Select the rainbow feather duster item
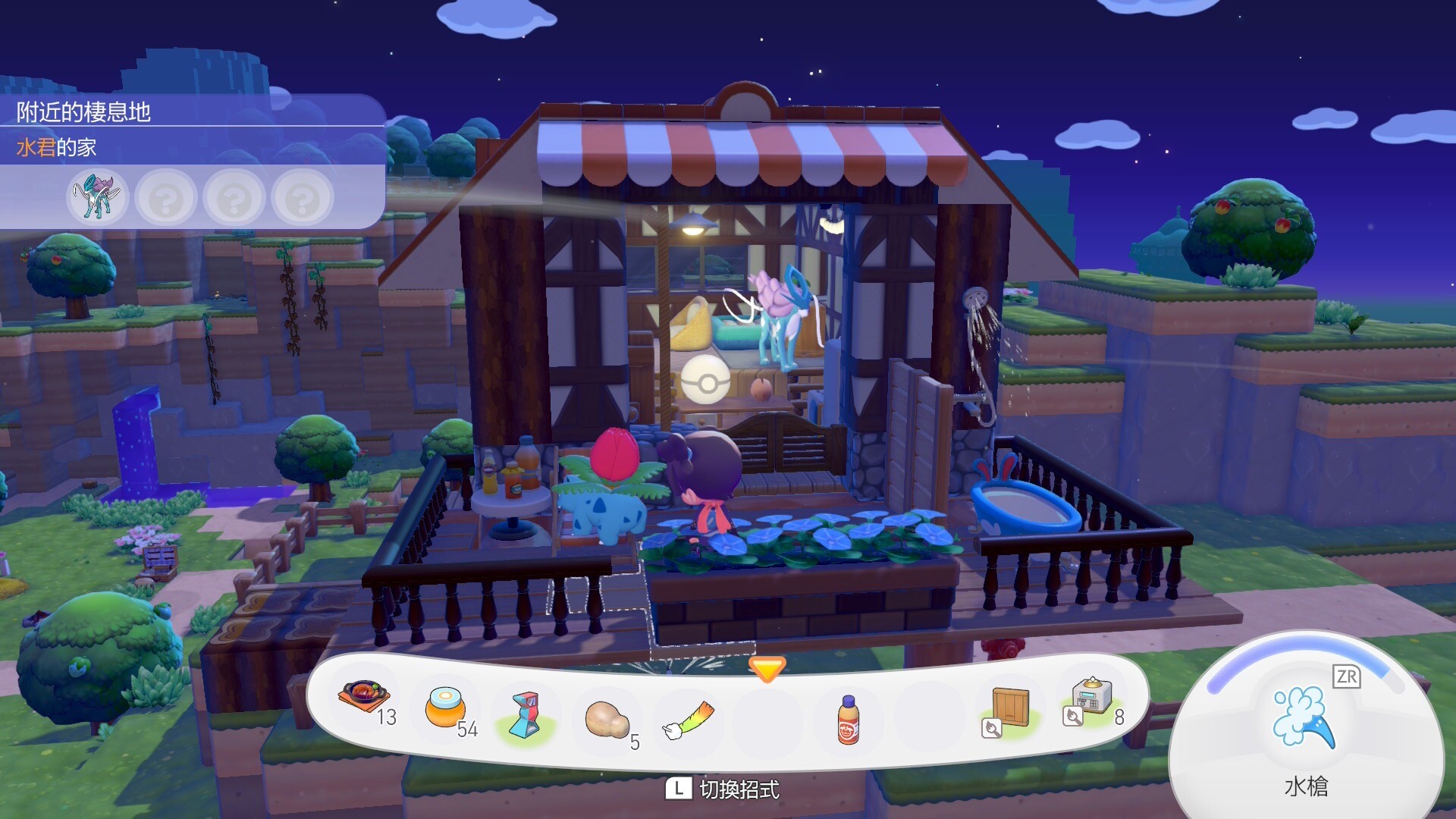Image resolution: width=1456 pixels, height=819 pixels. (689, 720)
